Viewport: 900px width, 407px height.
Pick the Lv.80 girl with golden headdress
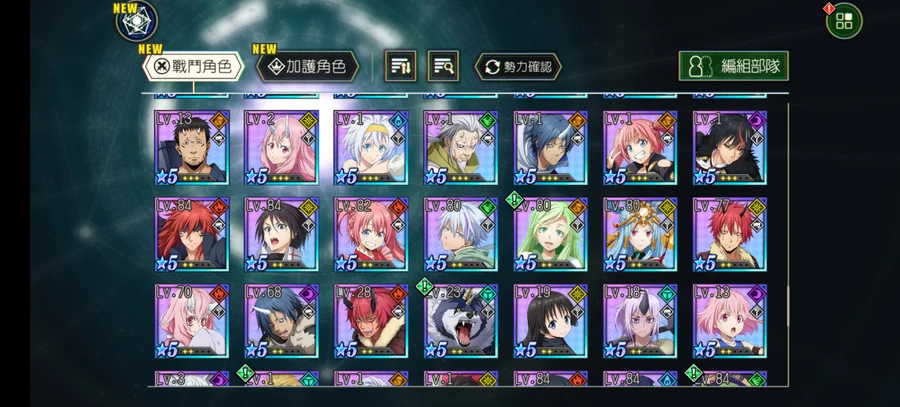click(x=641, y=235)
